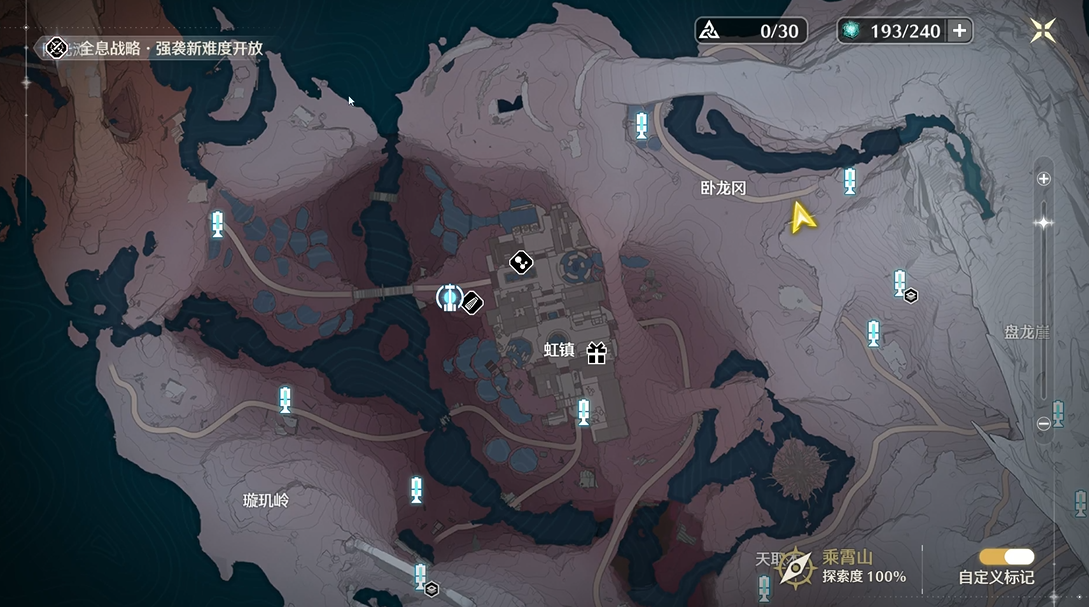Select the beacon directly south of 虹镇
Screen dimensions: 1089x607
[x=583, y=411]
